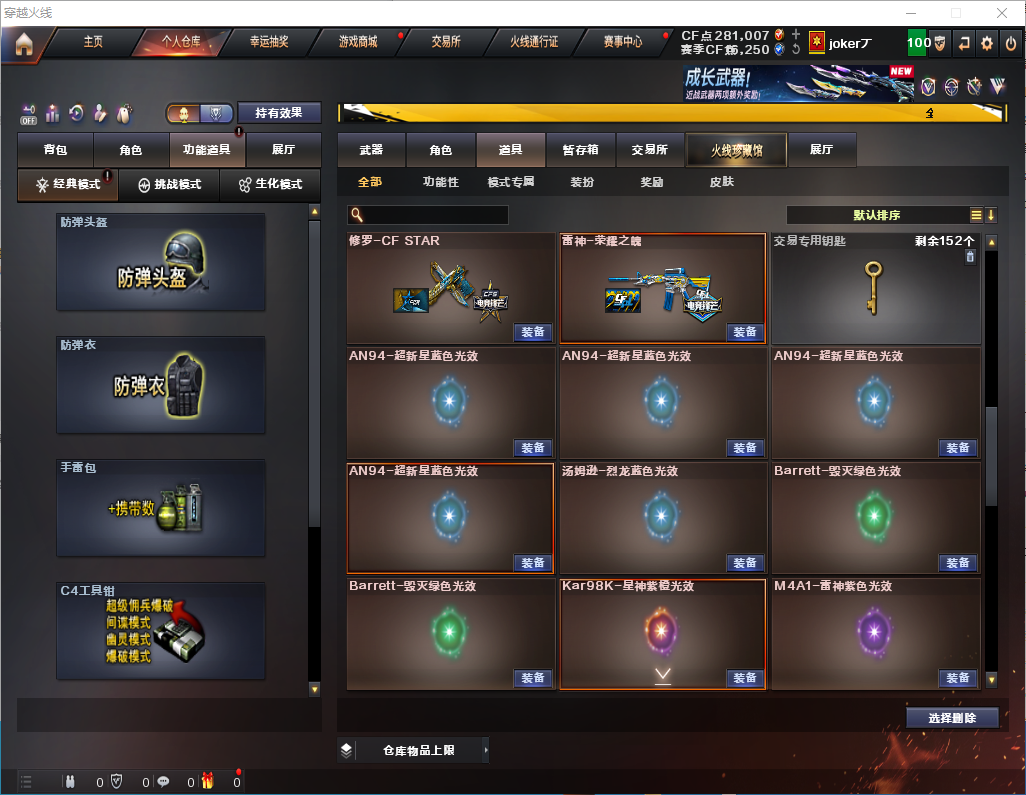The width and height of the screenshot is (1026, 795).
Task: Show the 皮肤 skins filter
Action: tap(722, 183)
